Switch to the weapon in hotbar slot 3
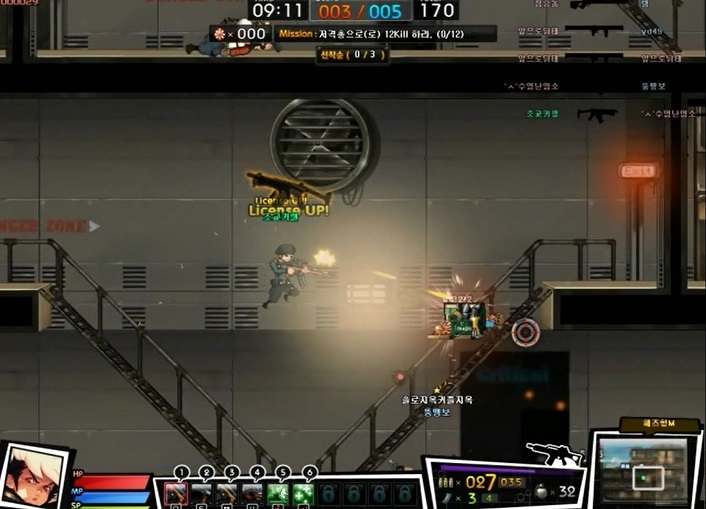This screenshot has height=509, width=706. (x=228, y=493)
